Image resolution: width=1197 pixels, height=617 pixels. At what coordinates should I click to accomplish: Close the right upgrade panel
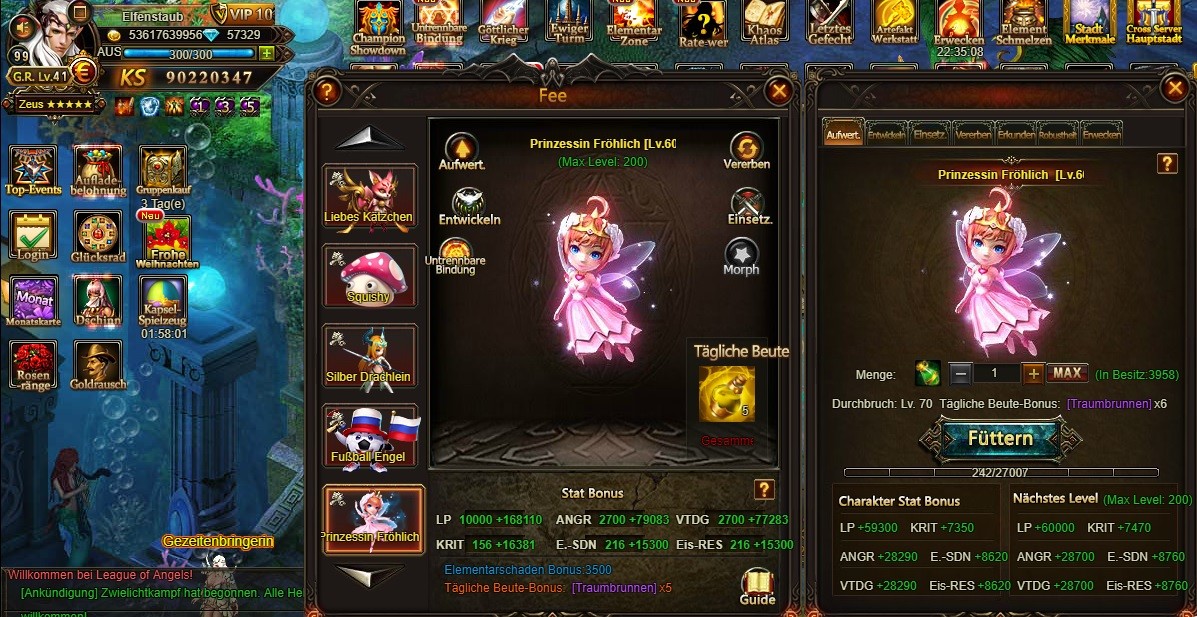(1174, 90)
